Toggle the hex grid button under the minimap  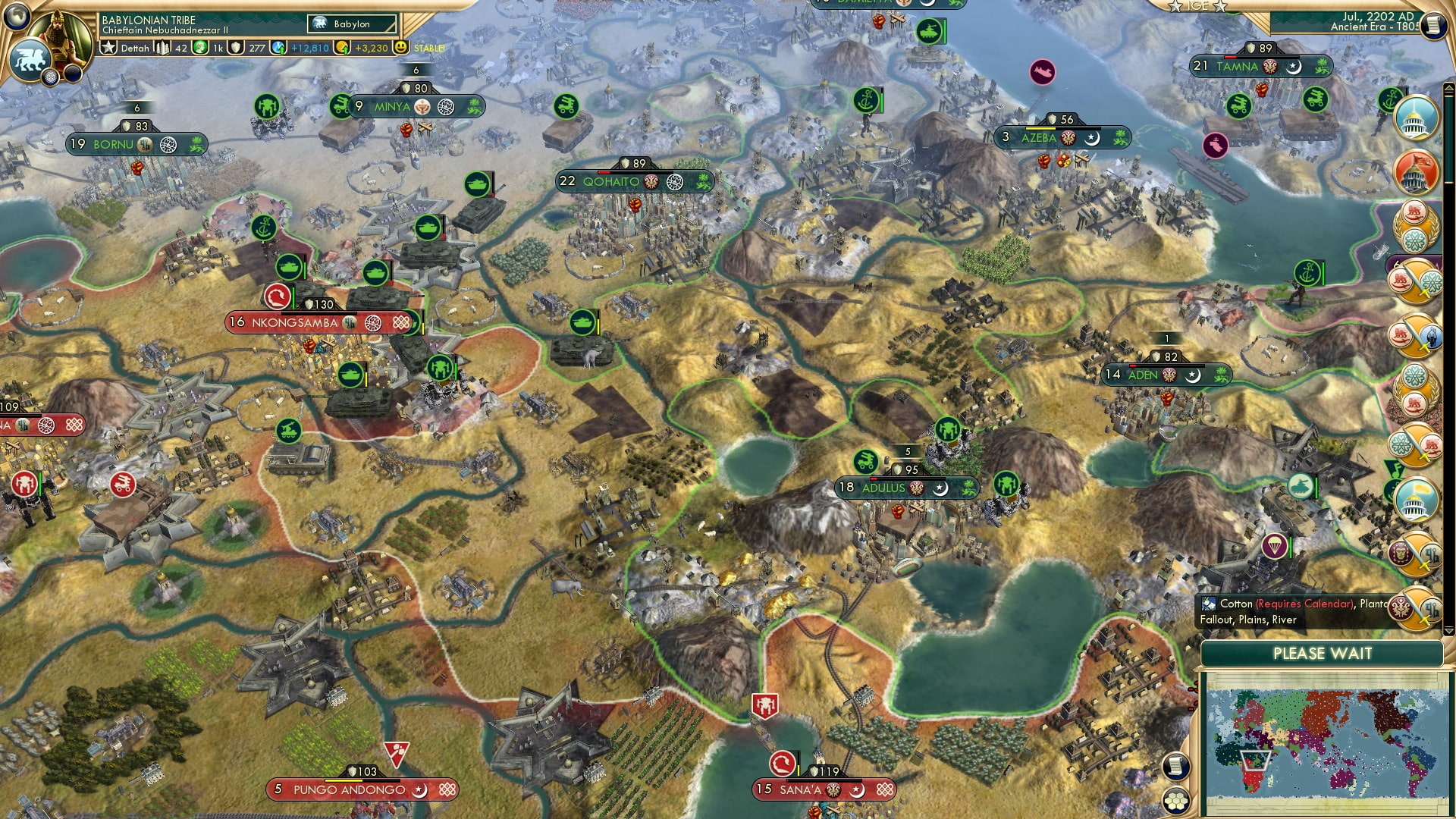click(1175, 800)
